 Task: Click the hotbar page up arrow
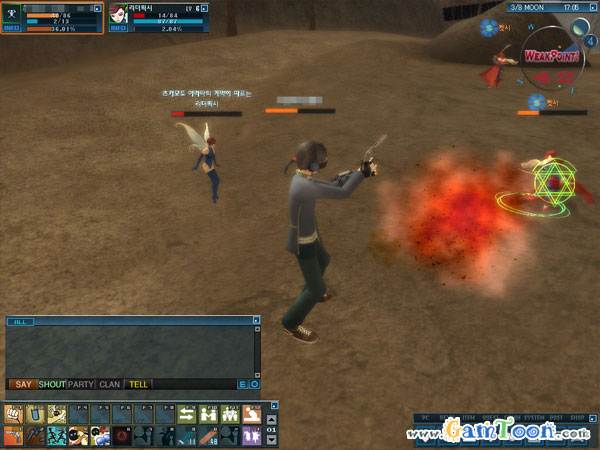[x=270, y=421]
